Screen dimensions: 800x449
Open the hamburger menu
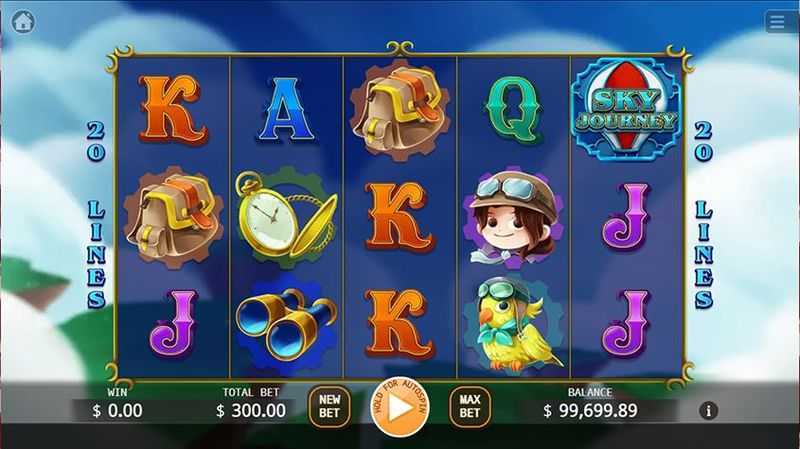coord(776,22)
